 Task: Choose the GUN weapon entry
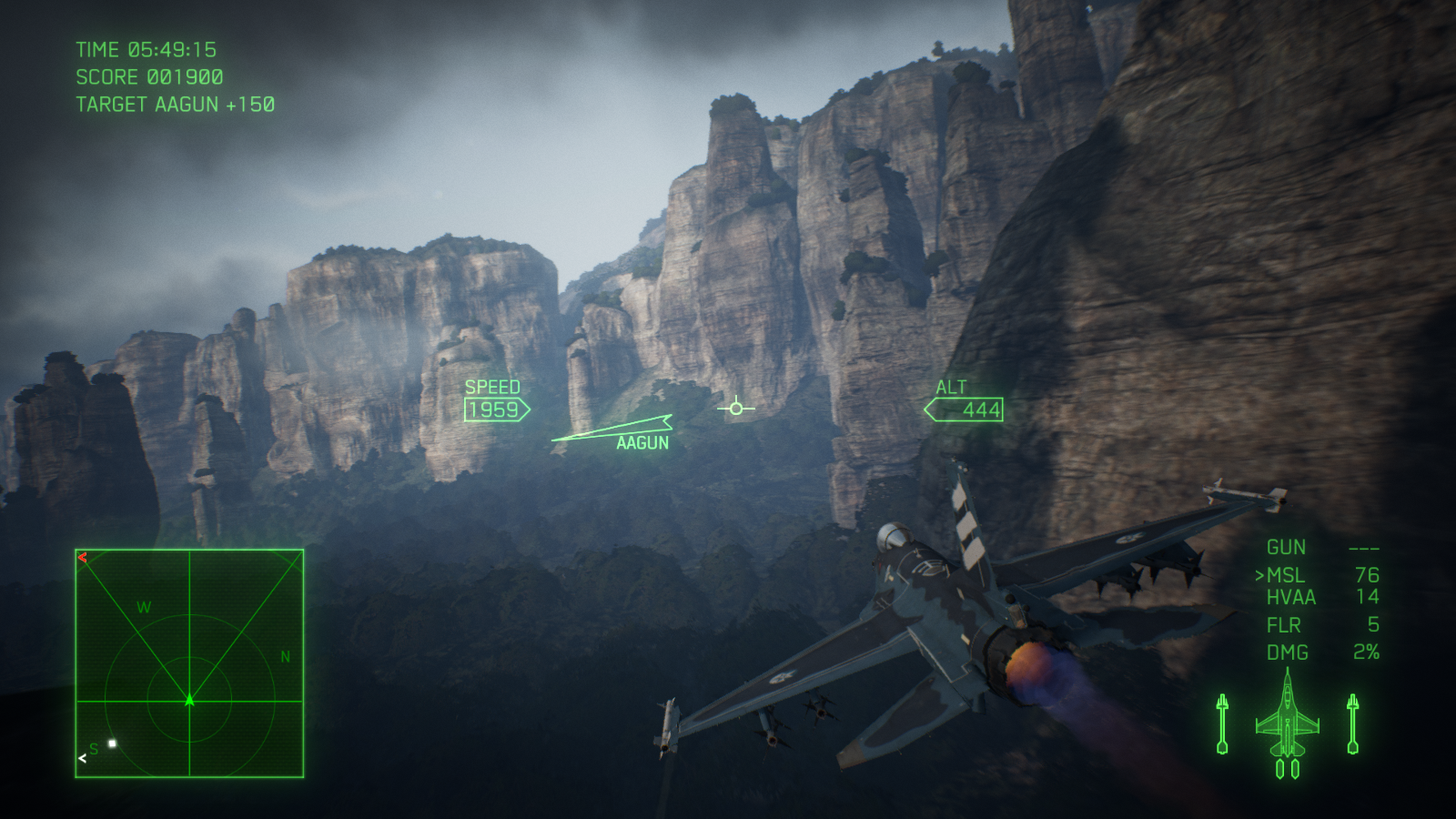1286,548
